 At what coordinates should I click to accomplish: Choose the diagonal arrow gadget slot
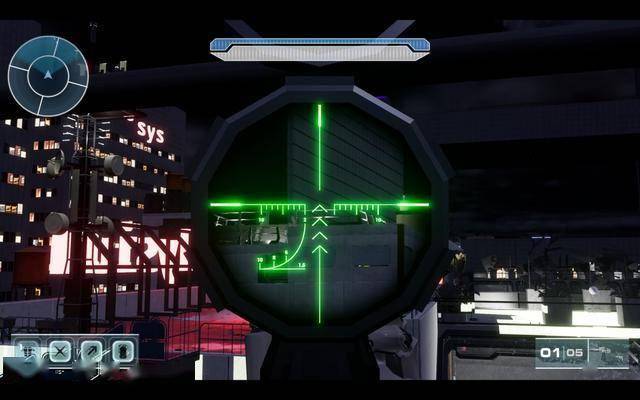click(x=91, y=351)
